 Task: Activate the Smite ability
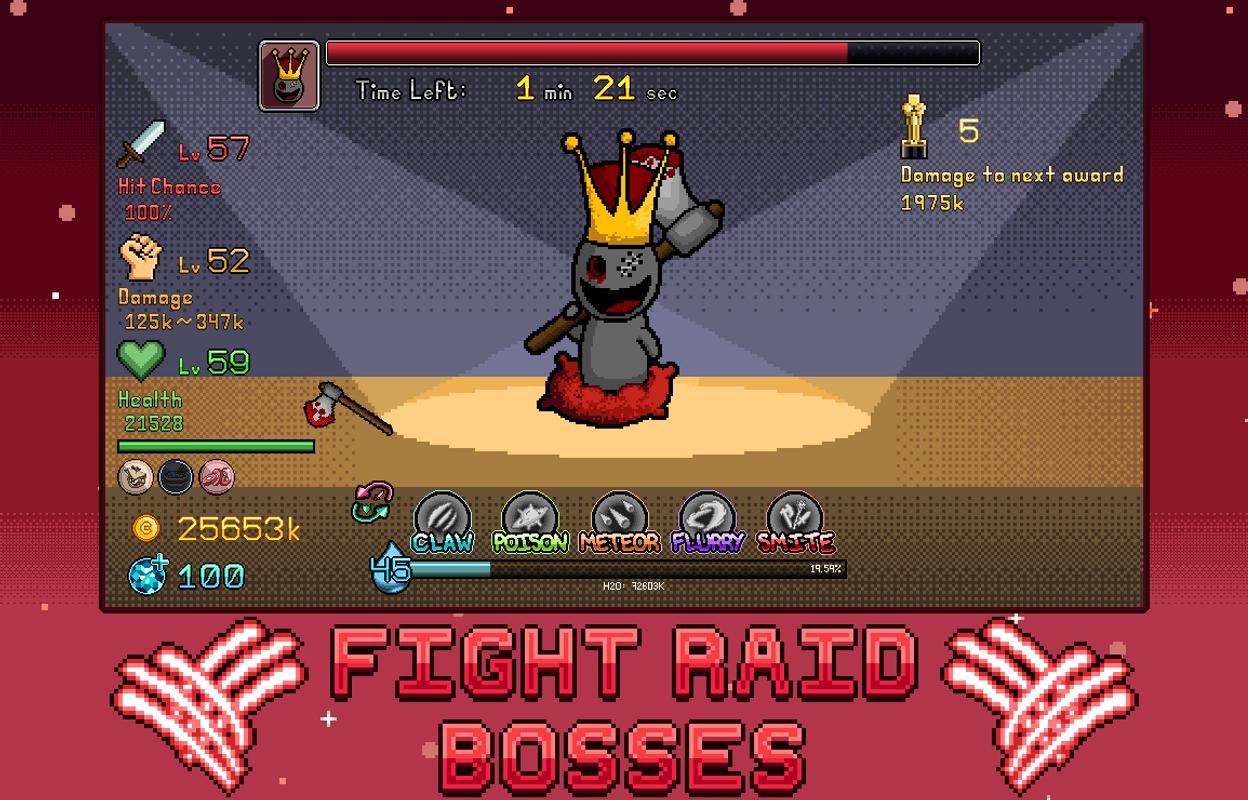pos(795,518)
